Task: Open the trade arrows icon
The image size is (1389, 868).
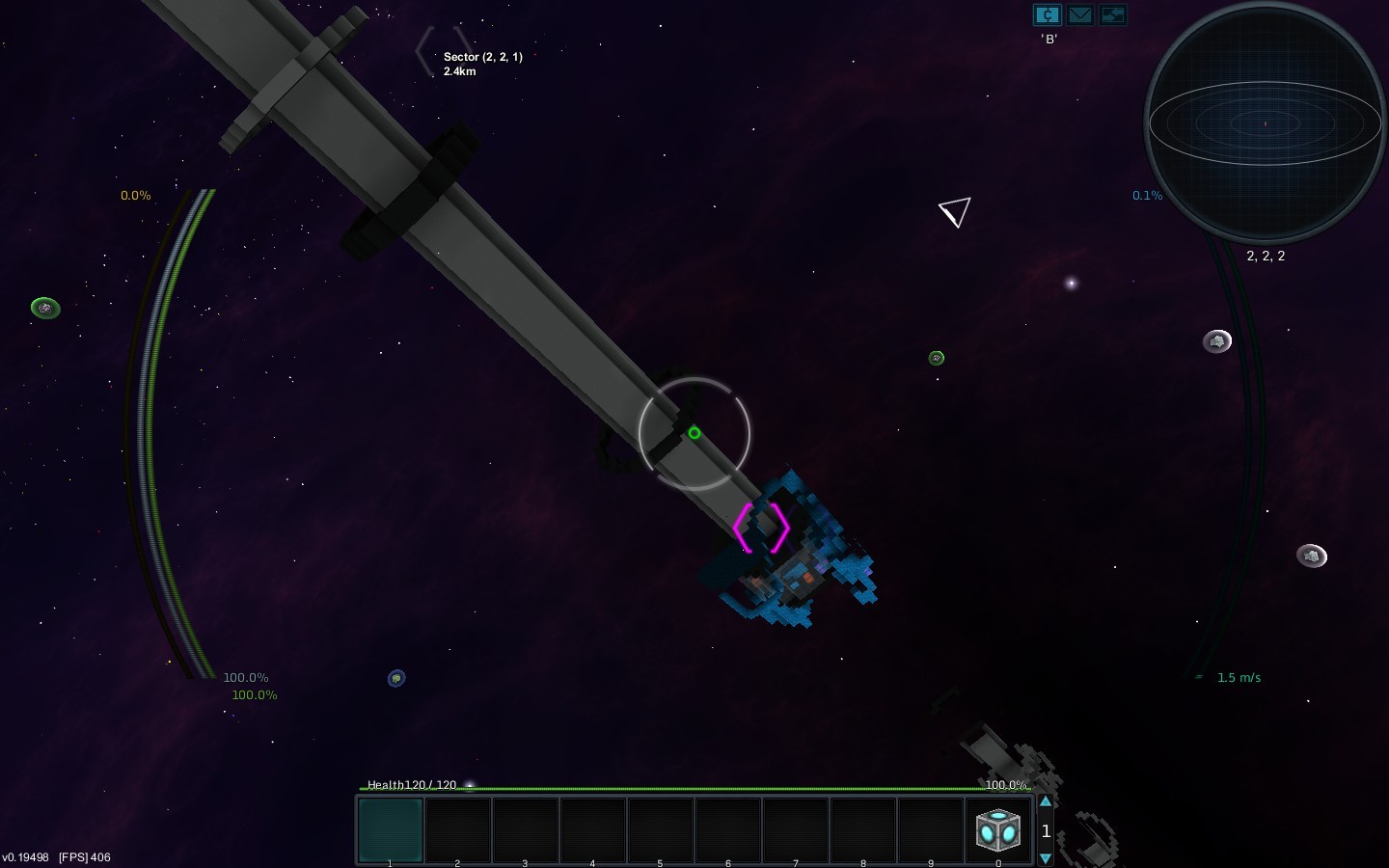Action: [x=1112, y=15]
